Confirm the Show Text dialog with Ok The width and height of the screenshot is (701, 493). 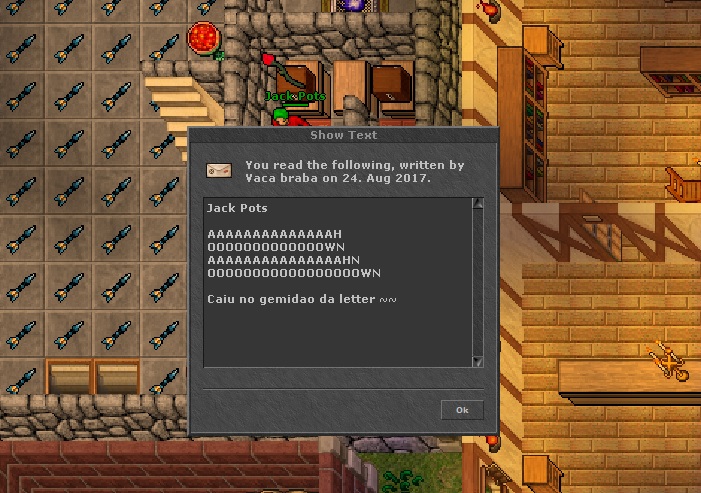(x=462, y=410)
